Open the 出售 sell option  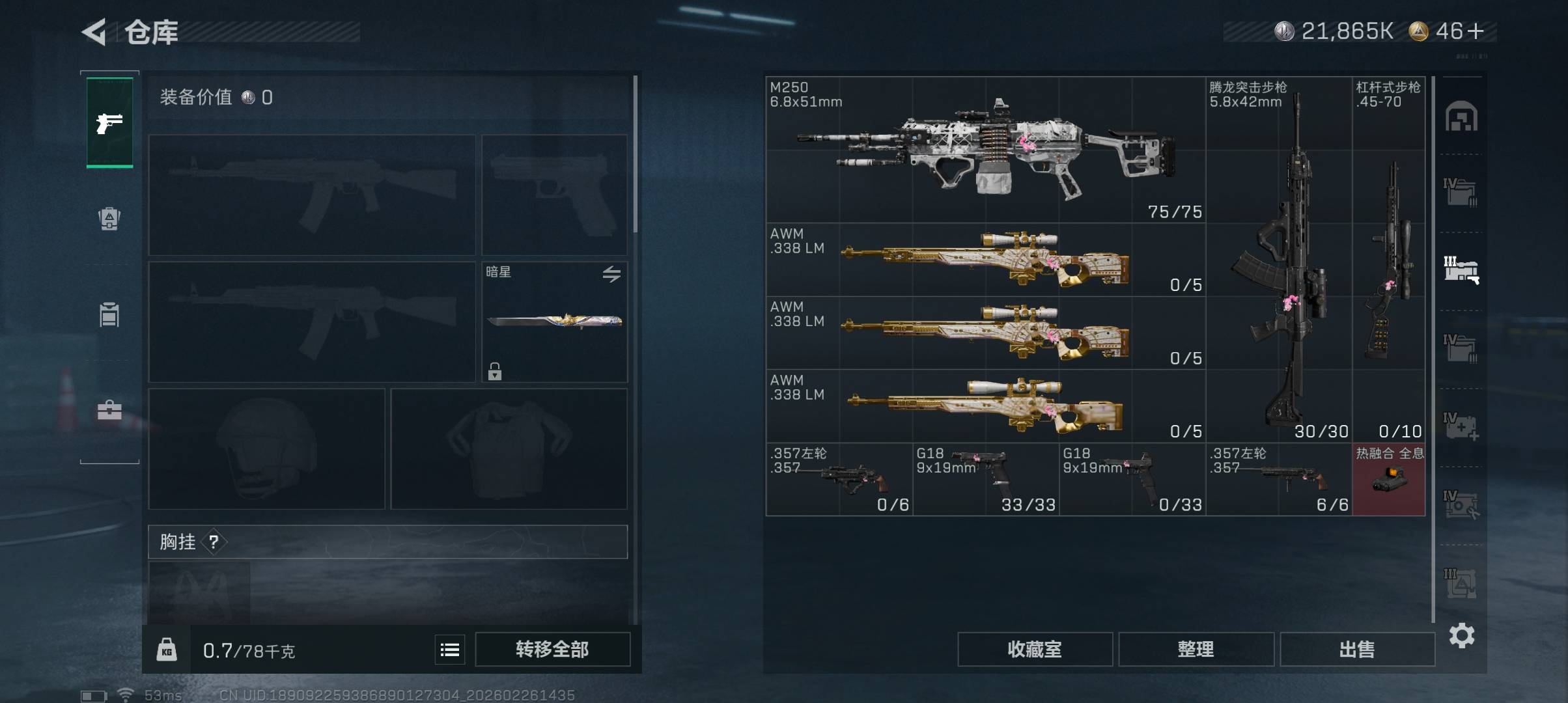click(x=1357, y=649)
